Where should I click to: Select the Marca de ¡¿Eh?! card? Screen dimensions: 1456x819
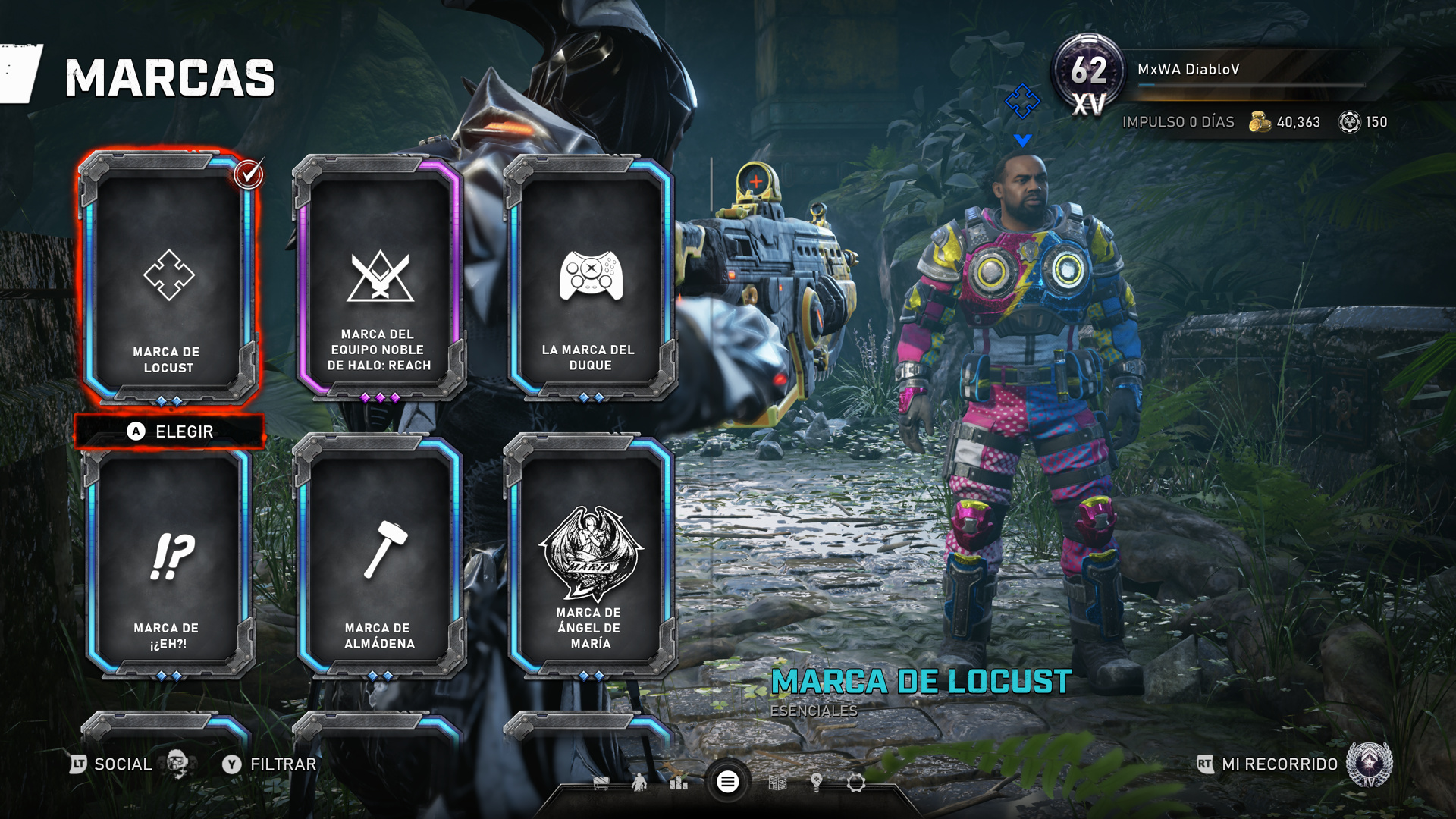point(168,557)
